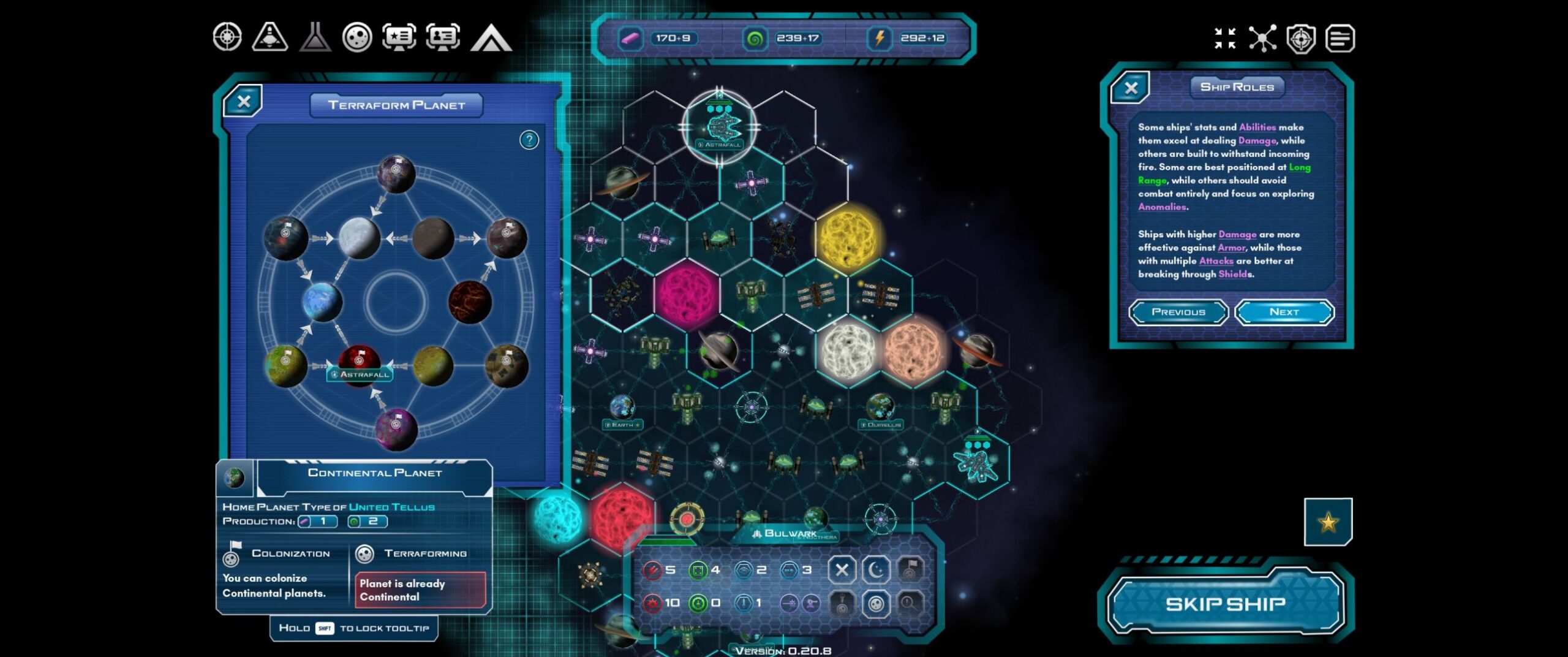Go to Previous tutorial page
Screen dimensions: 1568x657
(x=1178, y=312)
